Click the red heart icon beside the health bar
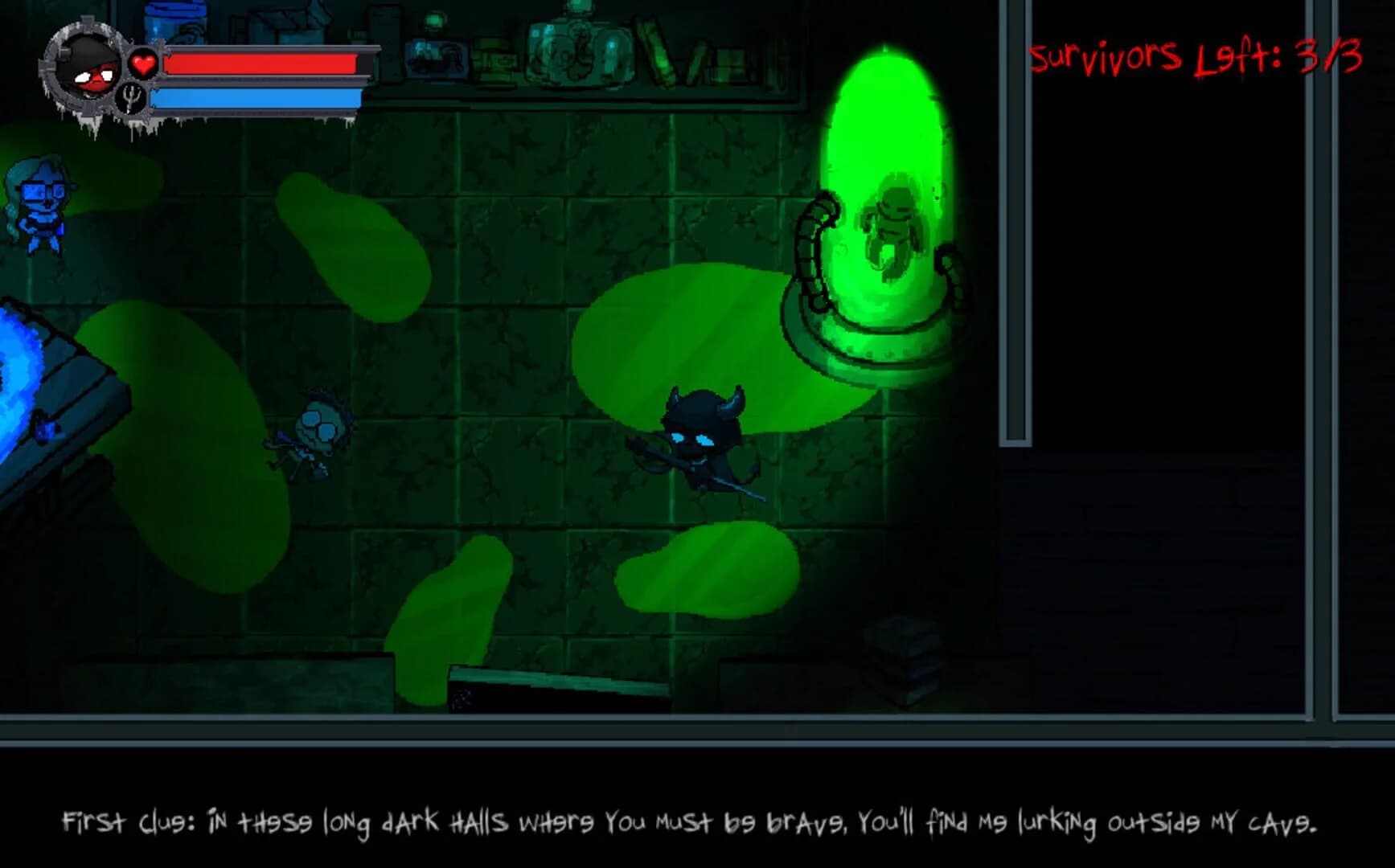This screenshot has height=868, width=1395. 142,63
